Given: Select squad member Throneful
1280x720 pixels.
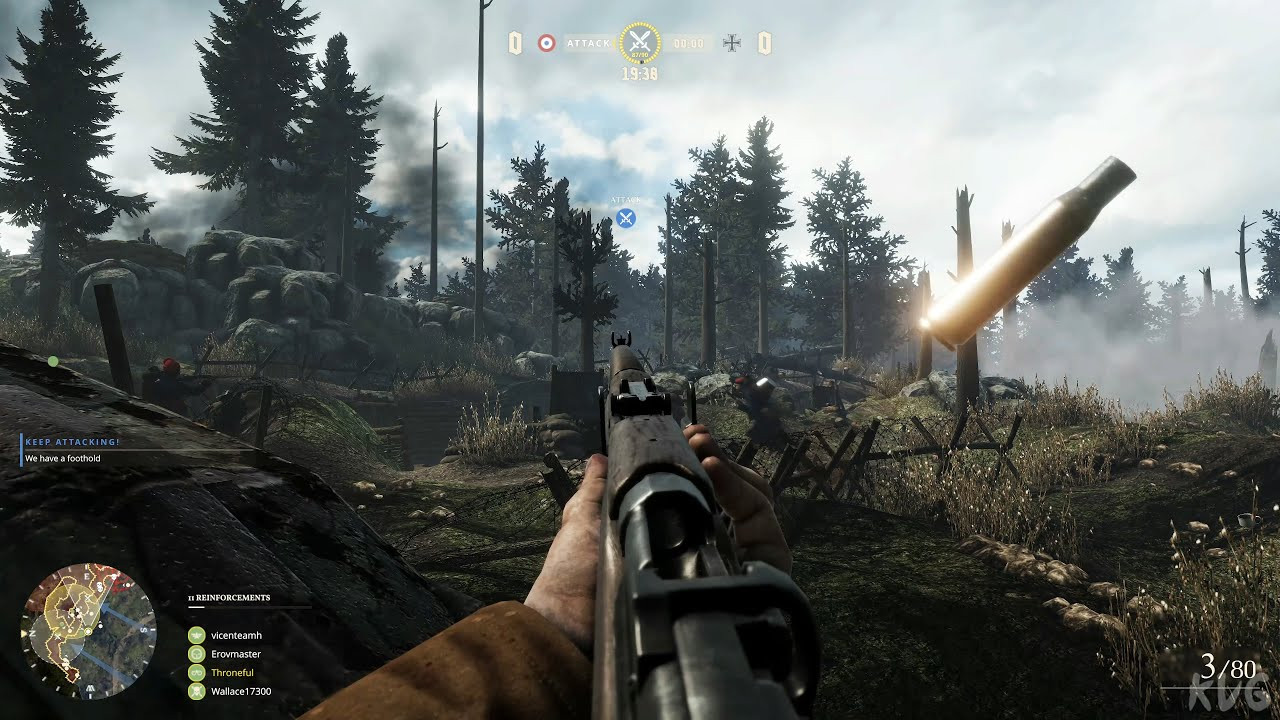Looking at the screenshot, I should (232, 673).
